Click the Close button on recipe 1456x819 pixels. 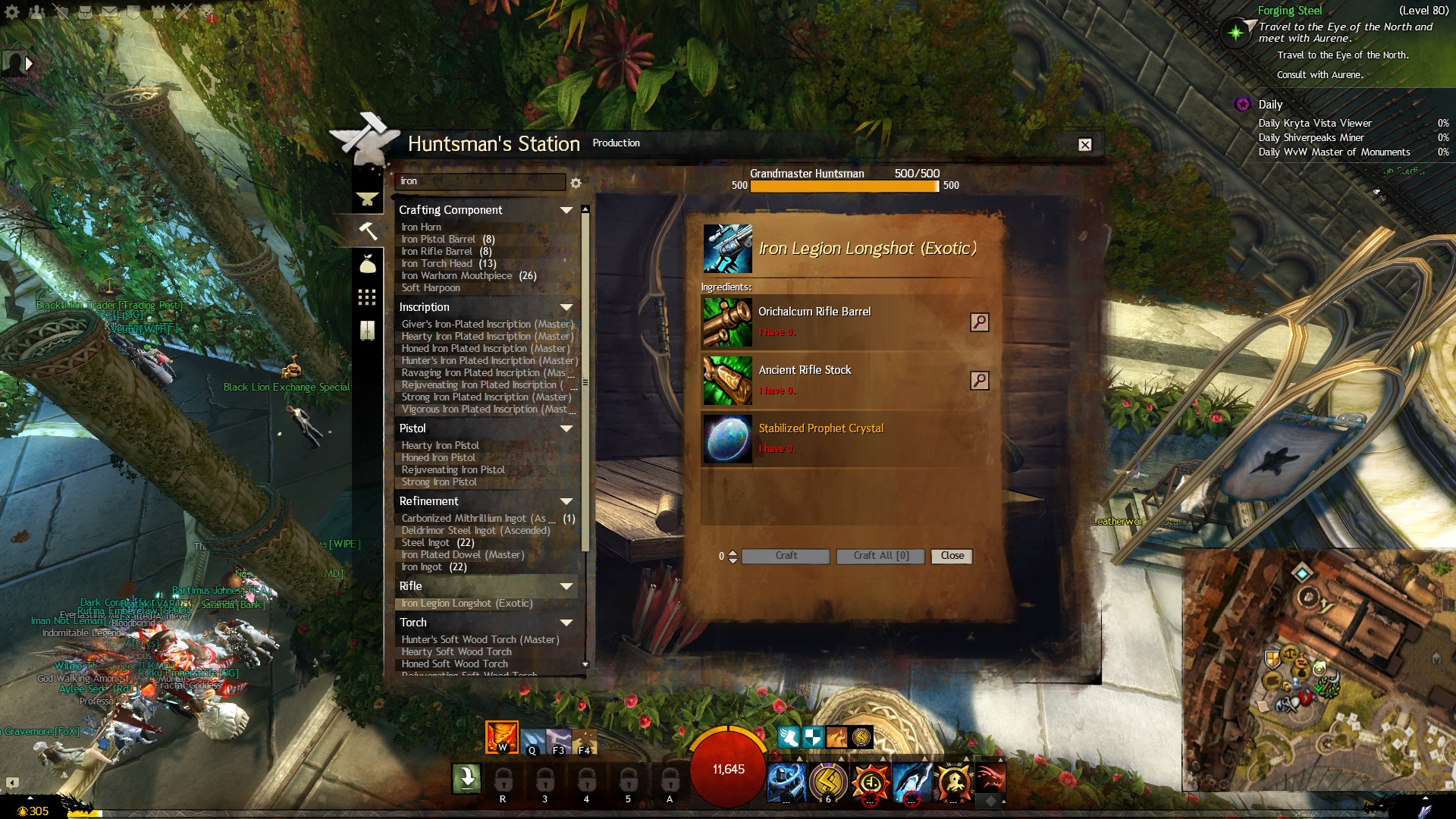952,556
